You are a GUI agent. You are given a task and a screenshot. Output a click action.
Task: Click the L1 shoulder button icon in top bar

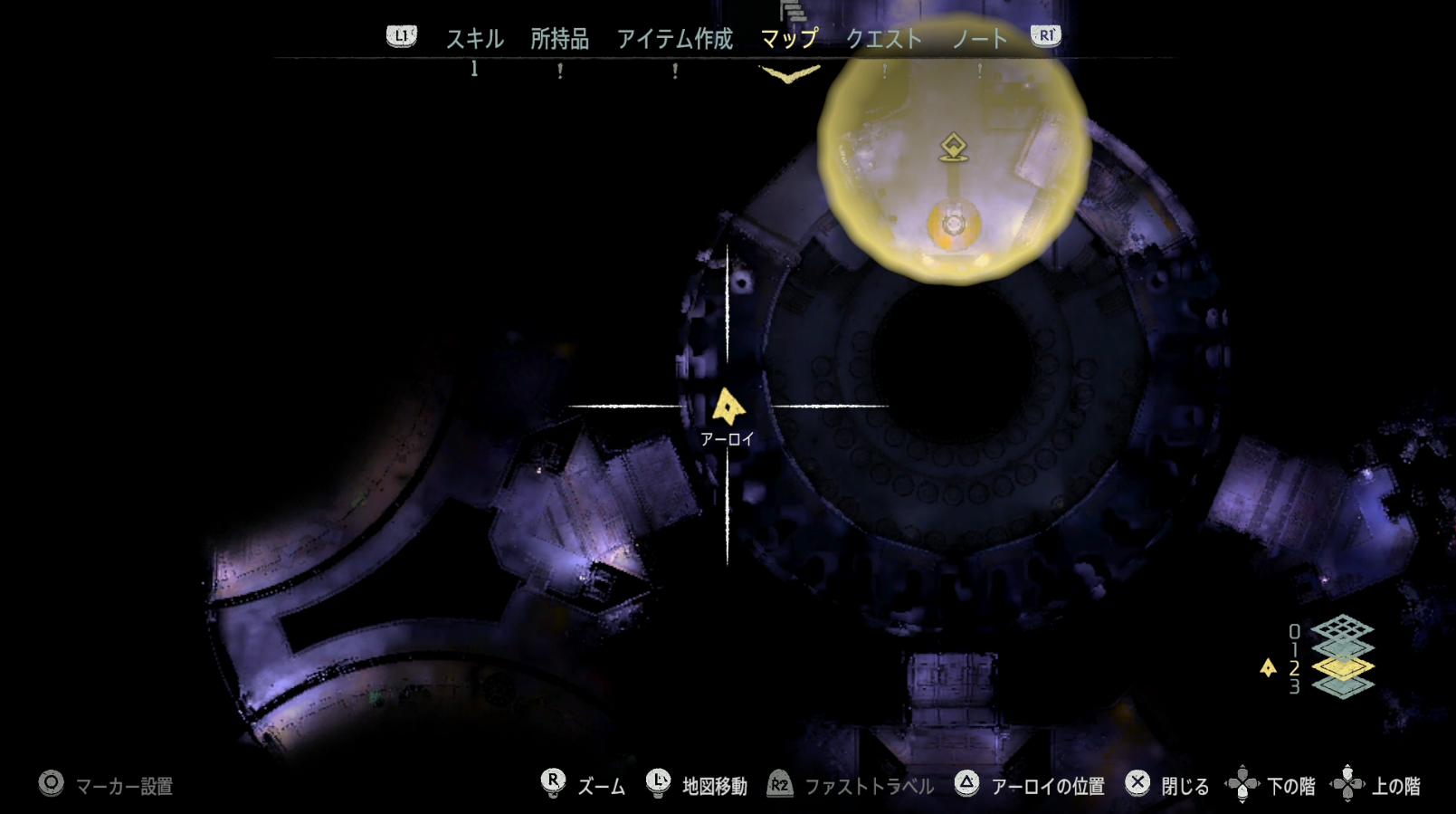coord(400,37)
